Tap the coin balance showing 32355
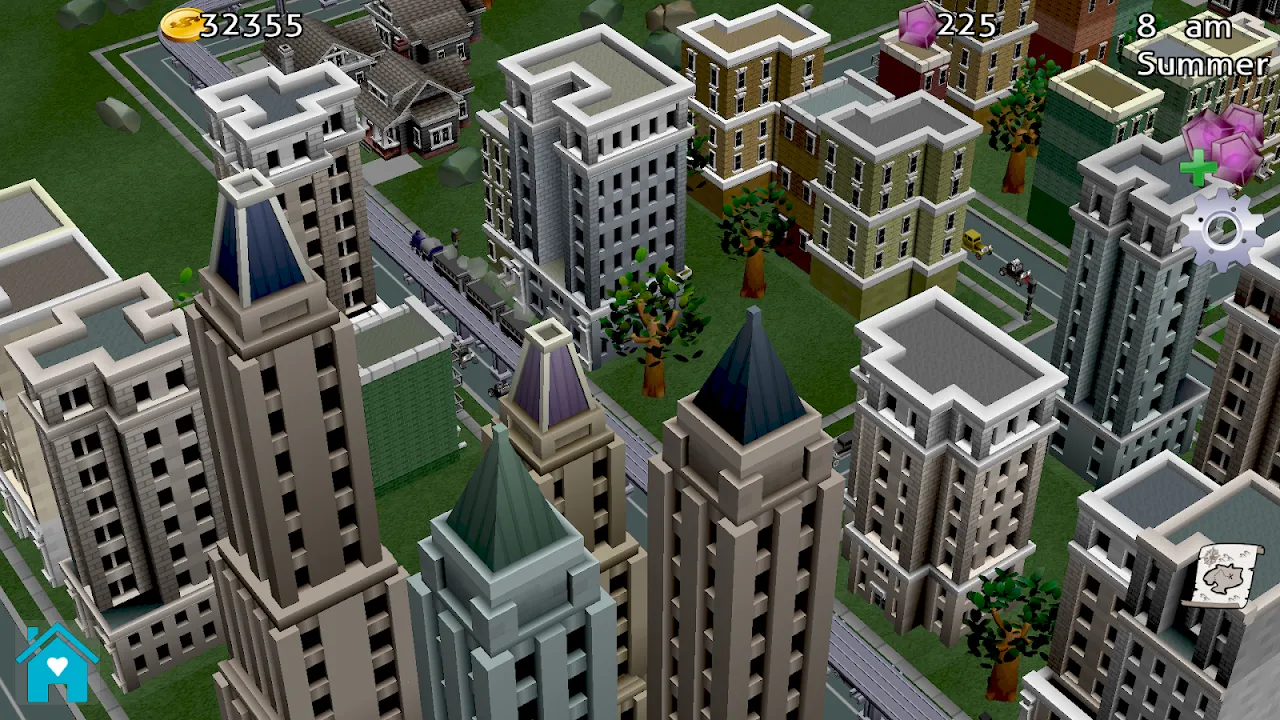The height and width of the screenshot is (720, 1280). click(x=250, y=27)
